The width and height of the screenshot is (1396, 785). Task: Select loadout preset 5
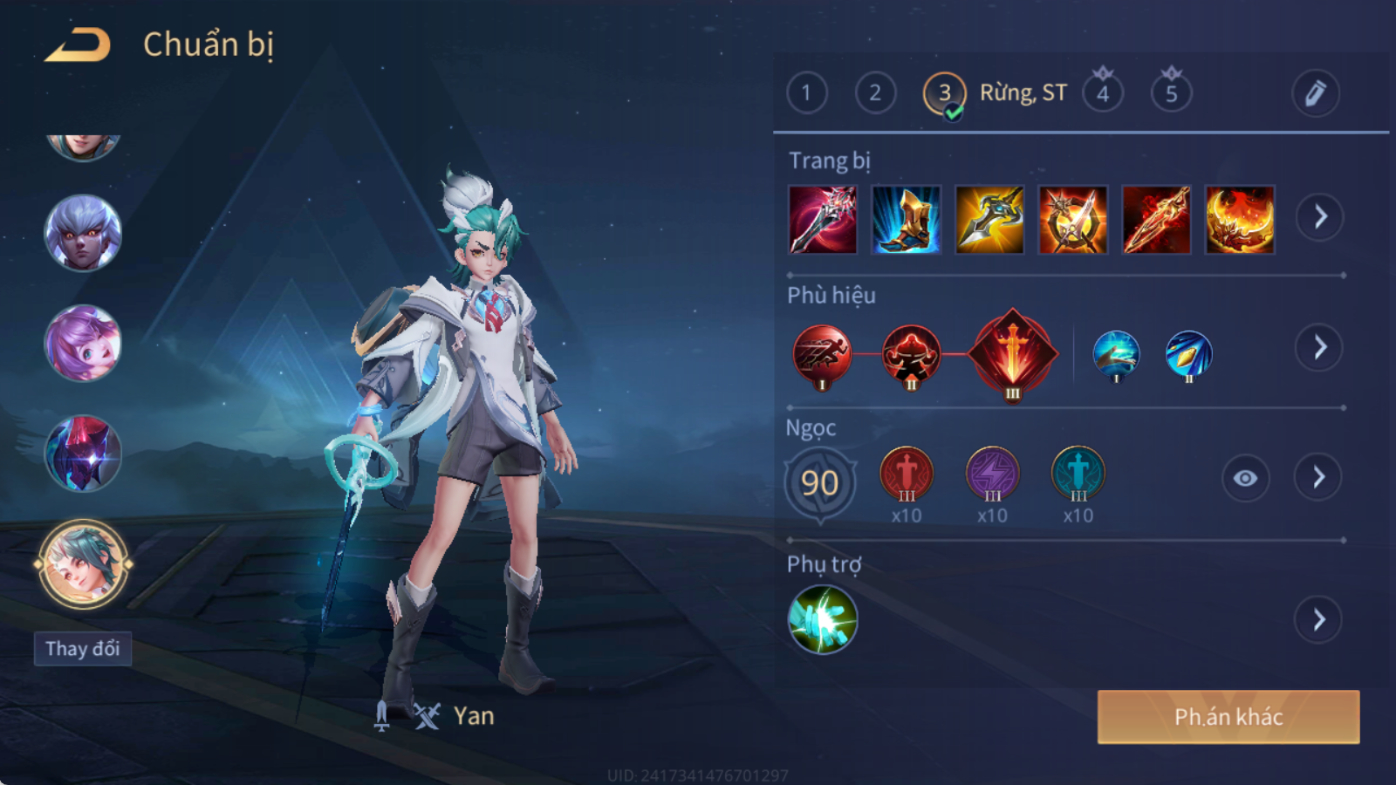click(x=1171, y=94)
